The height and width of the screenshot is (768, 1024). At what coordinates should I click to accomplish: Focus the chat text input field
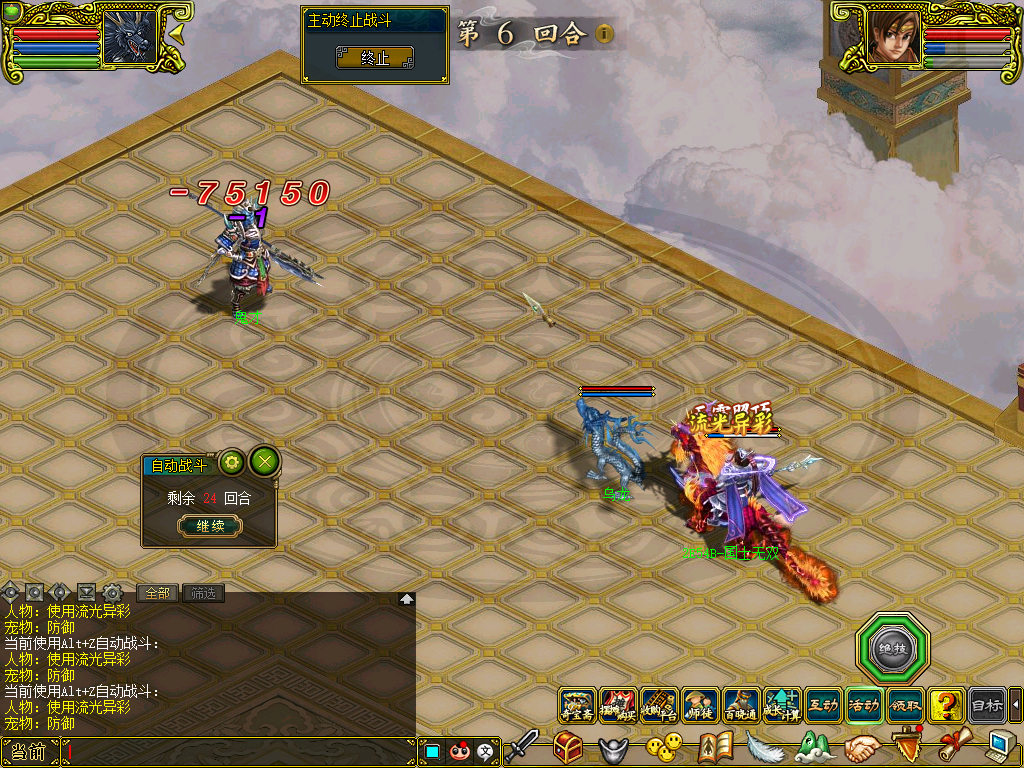click(240, 752)
